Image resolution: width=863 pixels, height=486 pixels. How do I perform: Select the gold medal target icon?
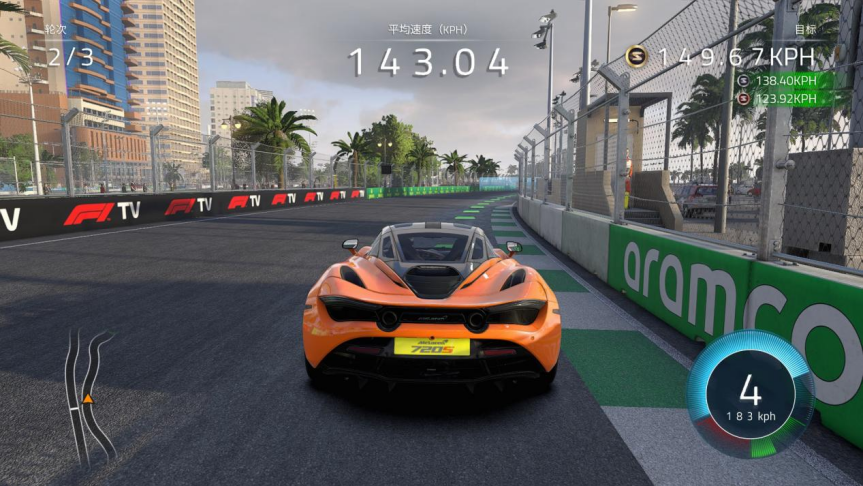click(x=637, y=57)
